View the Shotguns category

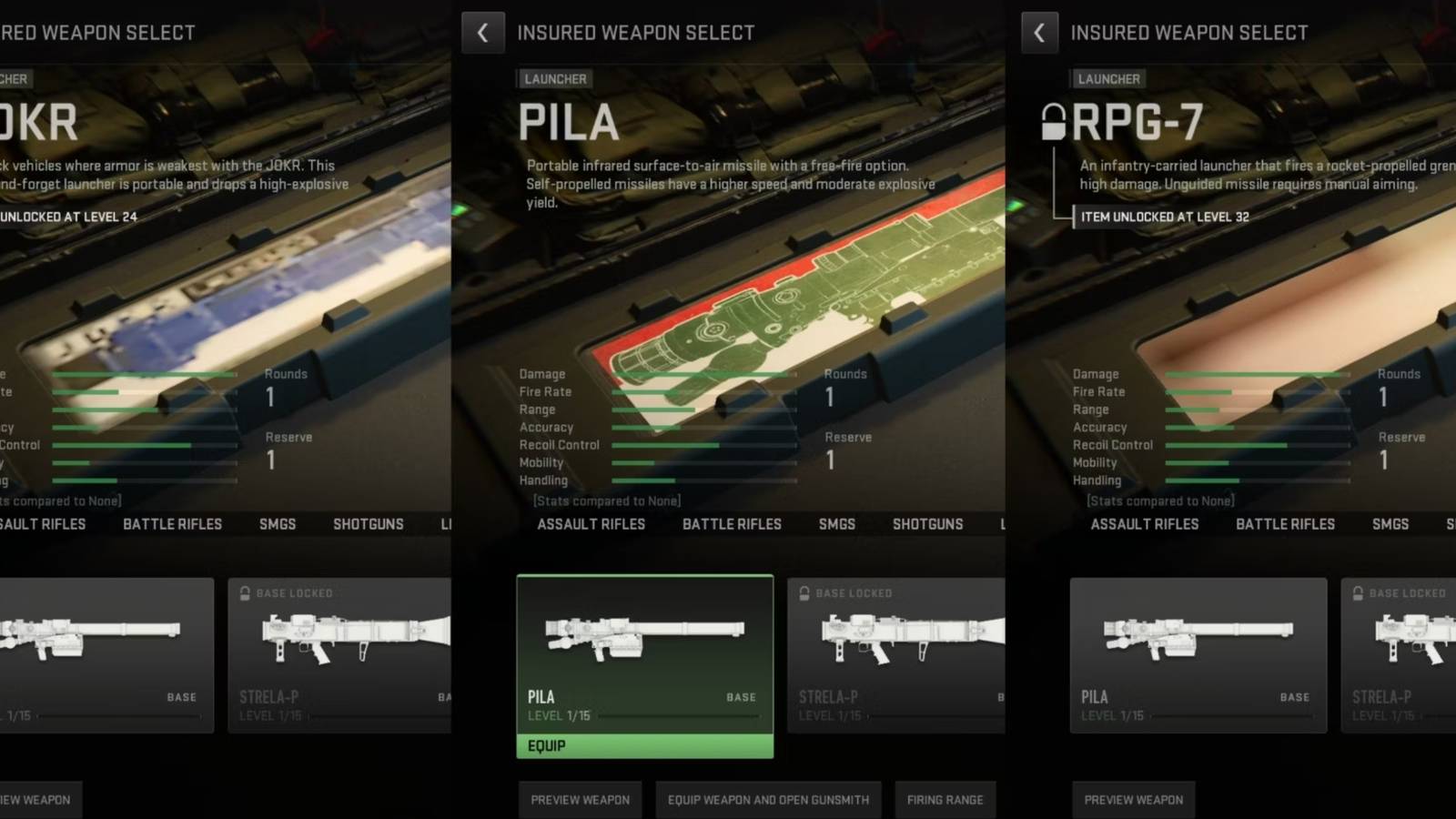coord(927,524)
